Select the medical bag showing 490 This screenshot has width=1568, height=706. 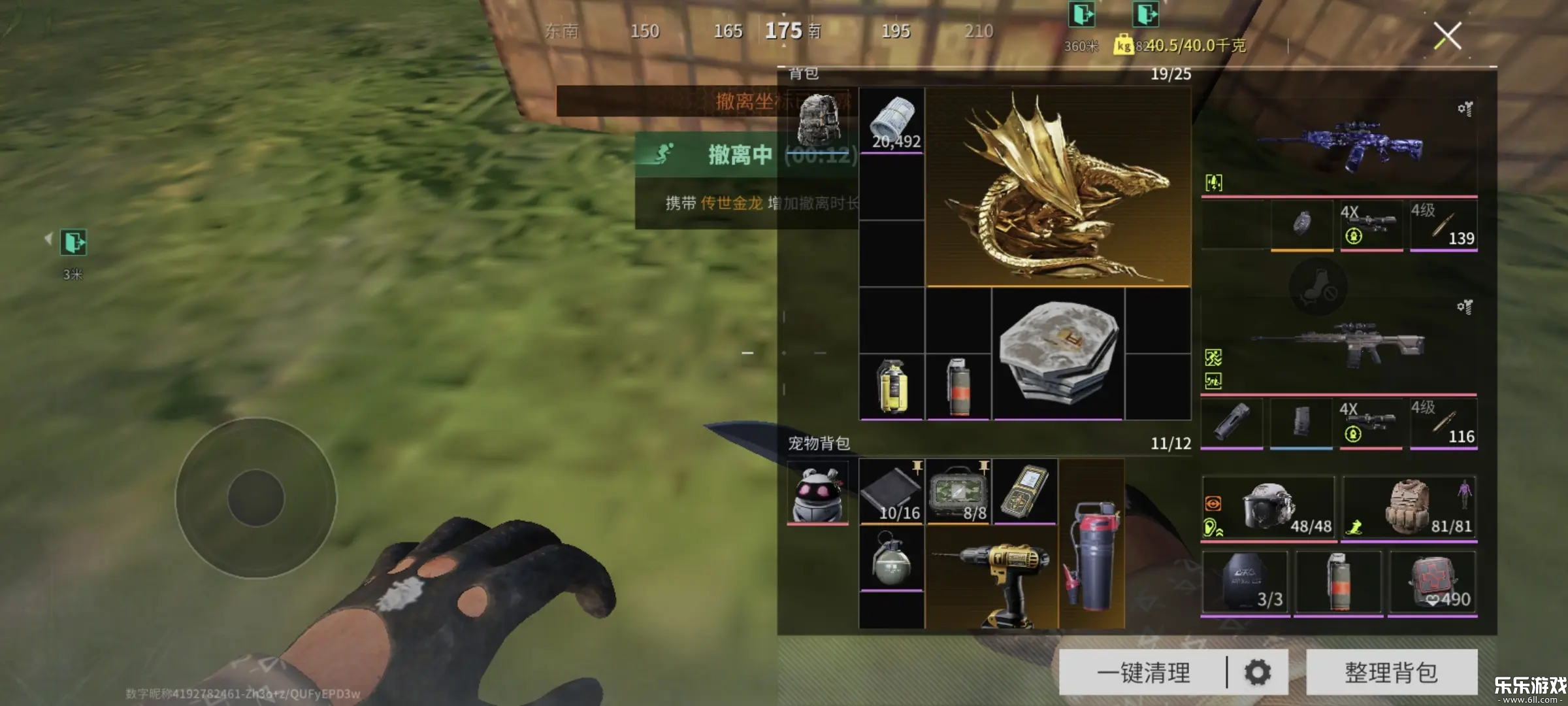point(1432,582)
